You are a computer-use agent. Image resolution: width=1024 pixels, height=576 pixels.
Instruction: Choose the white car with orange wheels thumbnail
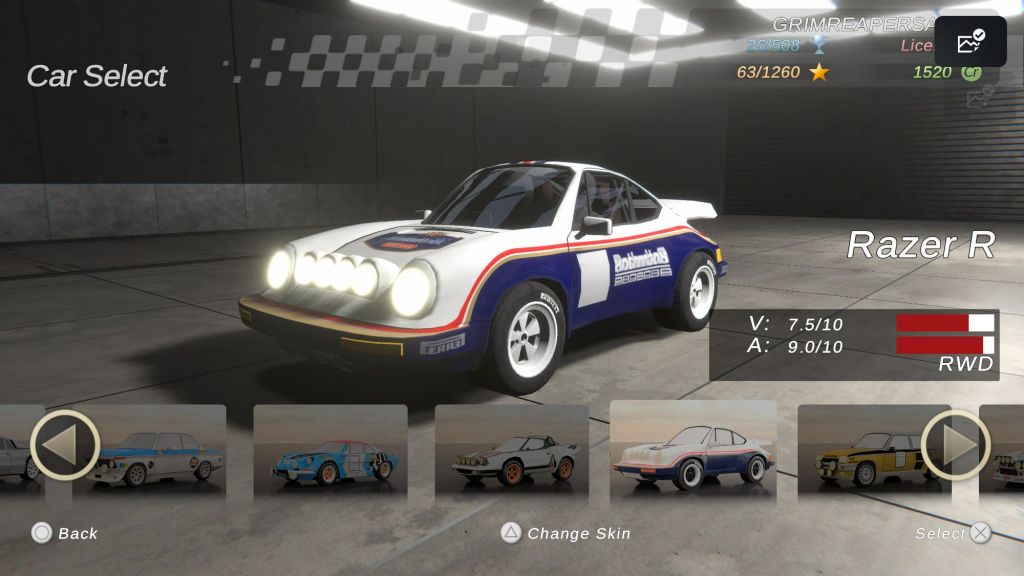click(x=512, y=452)
